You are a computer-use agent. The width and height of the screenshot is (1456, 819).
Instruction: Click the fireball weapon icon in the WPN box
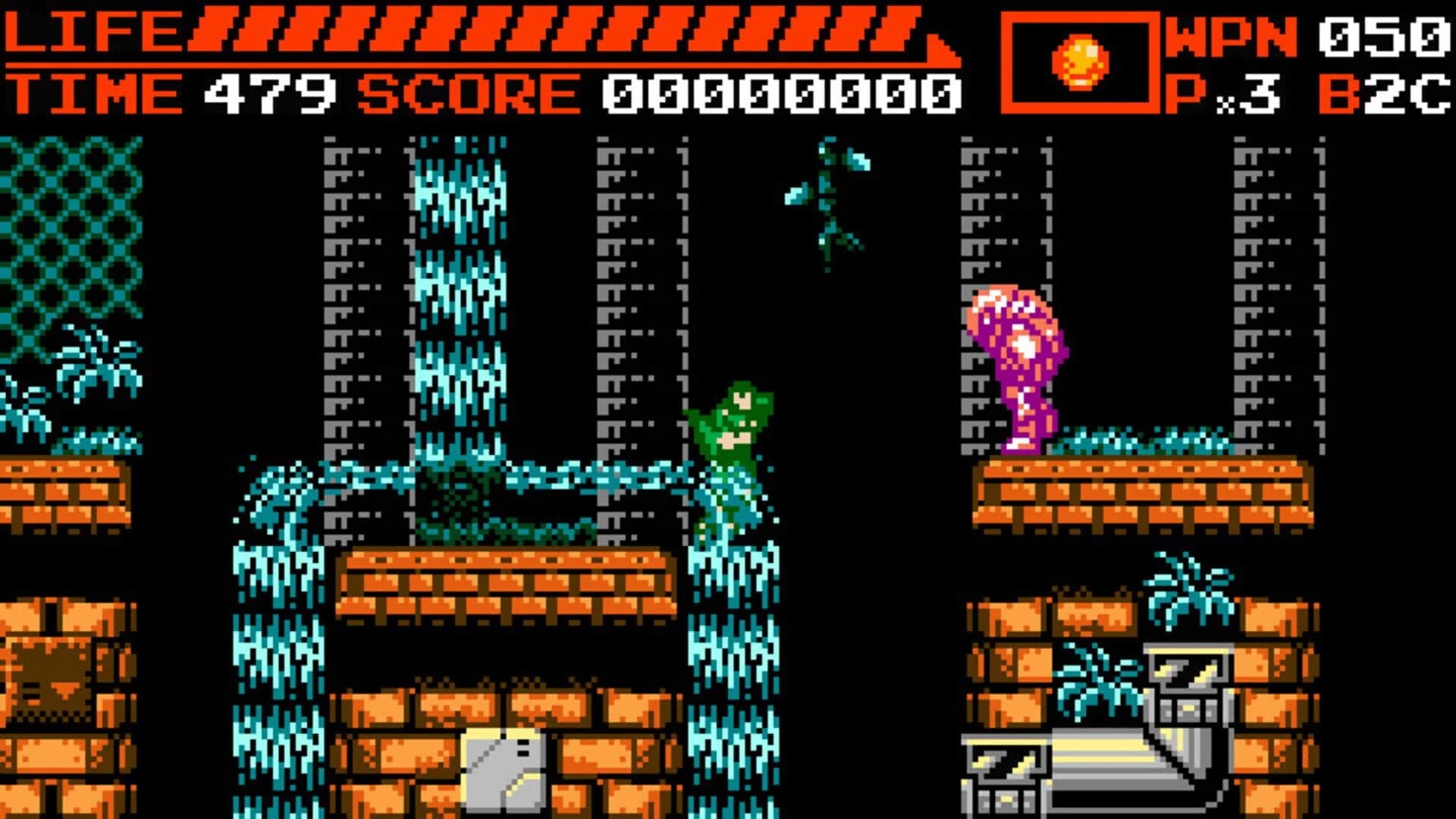tap(1078, 59)
